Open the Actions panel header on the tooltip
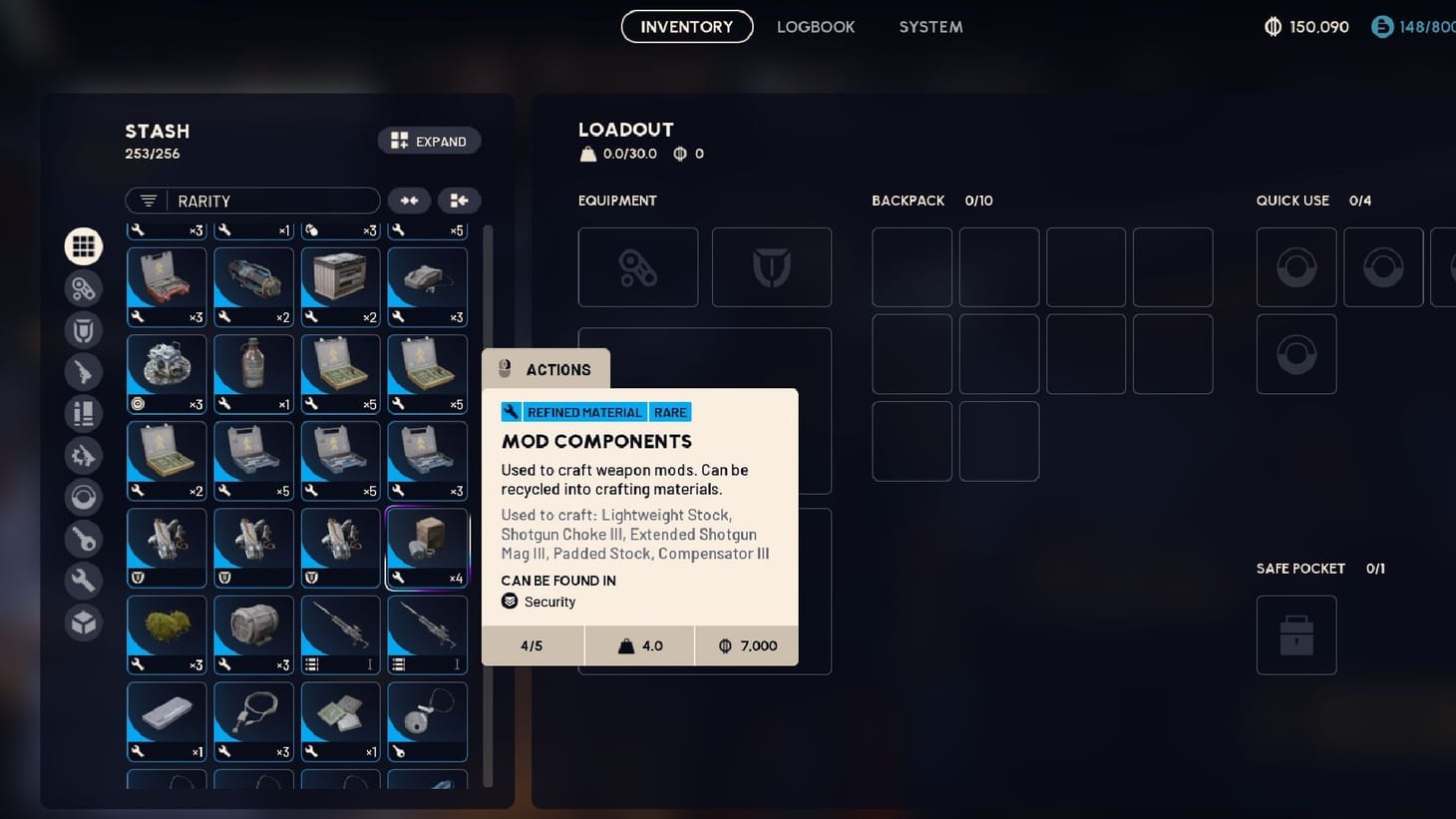This screenshot has height=819, width=1456. pyautogui.click(x=546, y=369)
